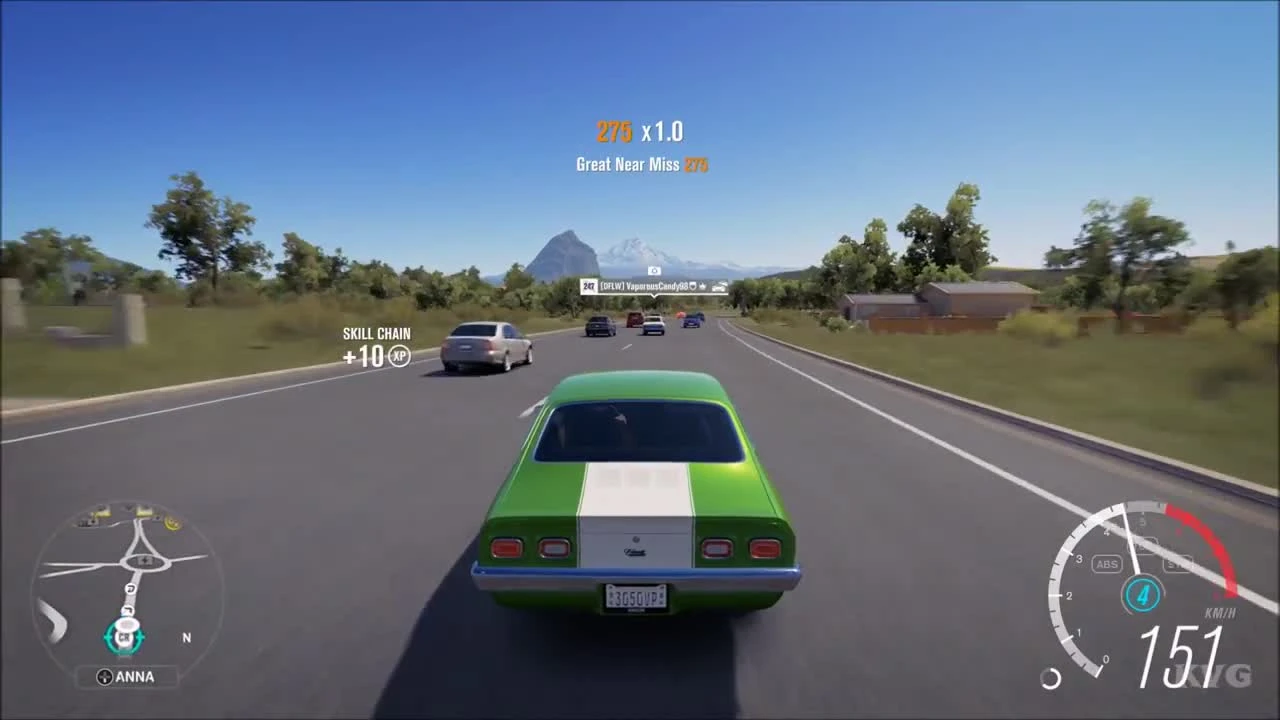Click the ABS indicator on the speedometer

1107,564
